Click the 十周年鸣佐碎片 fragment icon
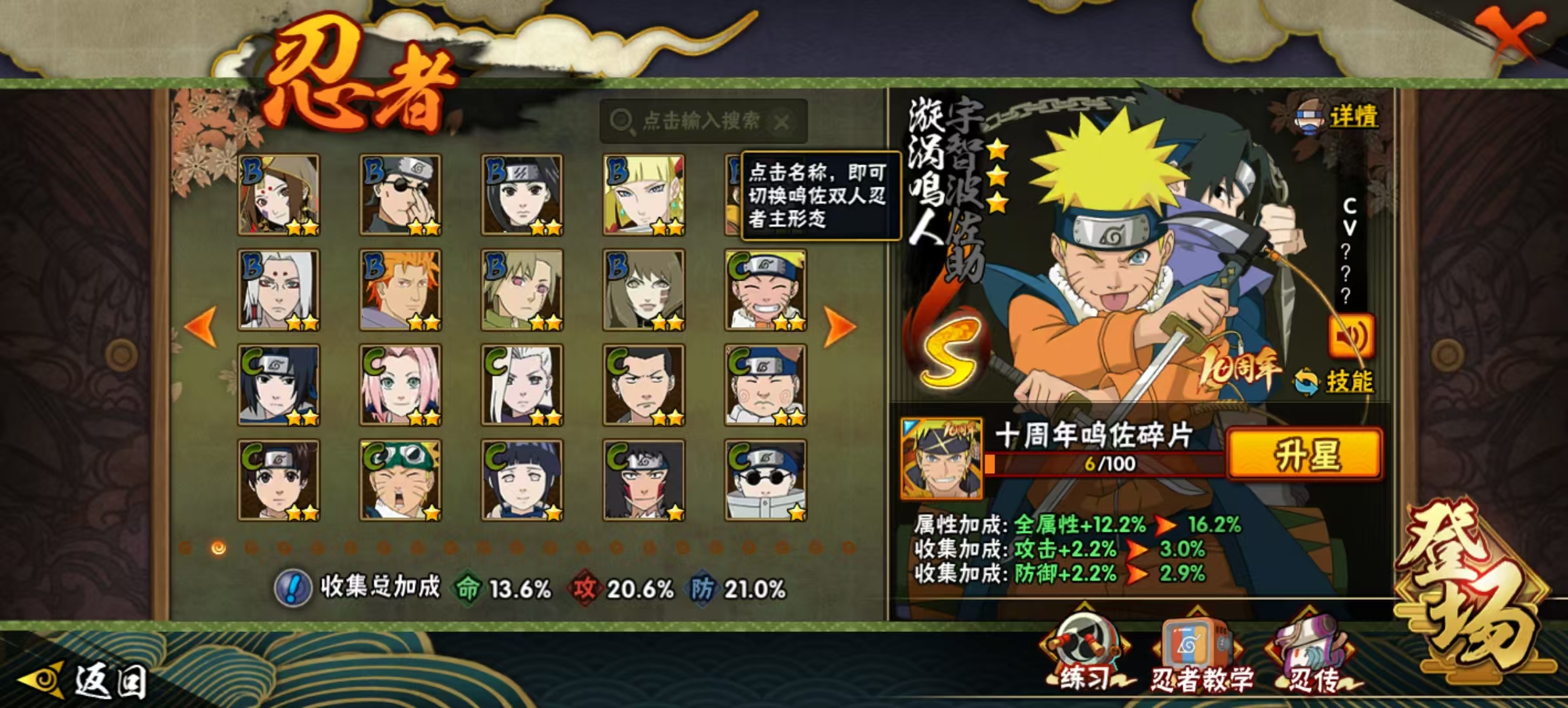1568x708 pixels. [x=941, y=458]
